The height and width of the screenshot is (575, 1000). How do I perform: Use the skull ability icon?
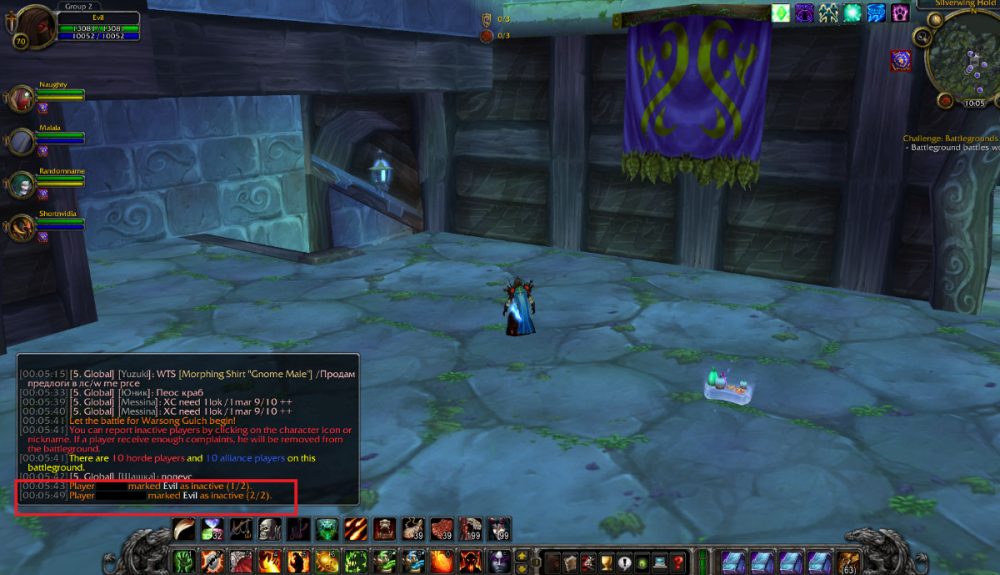tap(269, 529)
